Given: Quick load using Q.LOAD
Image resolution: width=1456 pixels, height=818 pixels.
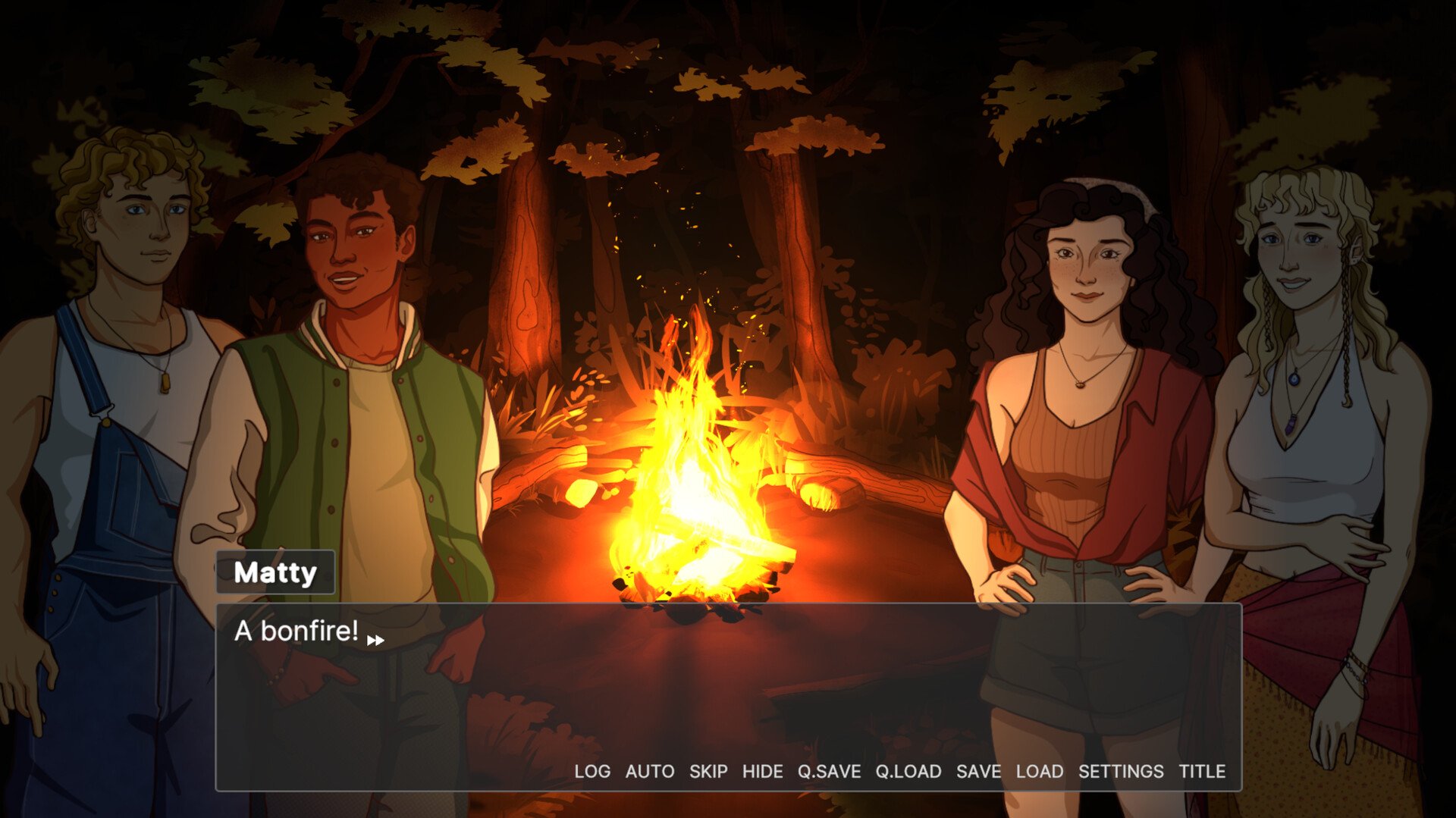Looking at the screenshot, I should (908, 771).
